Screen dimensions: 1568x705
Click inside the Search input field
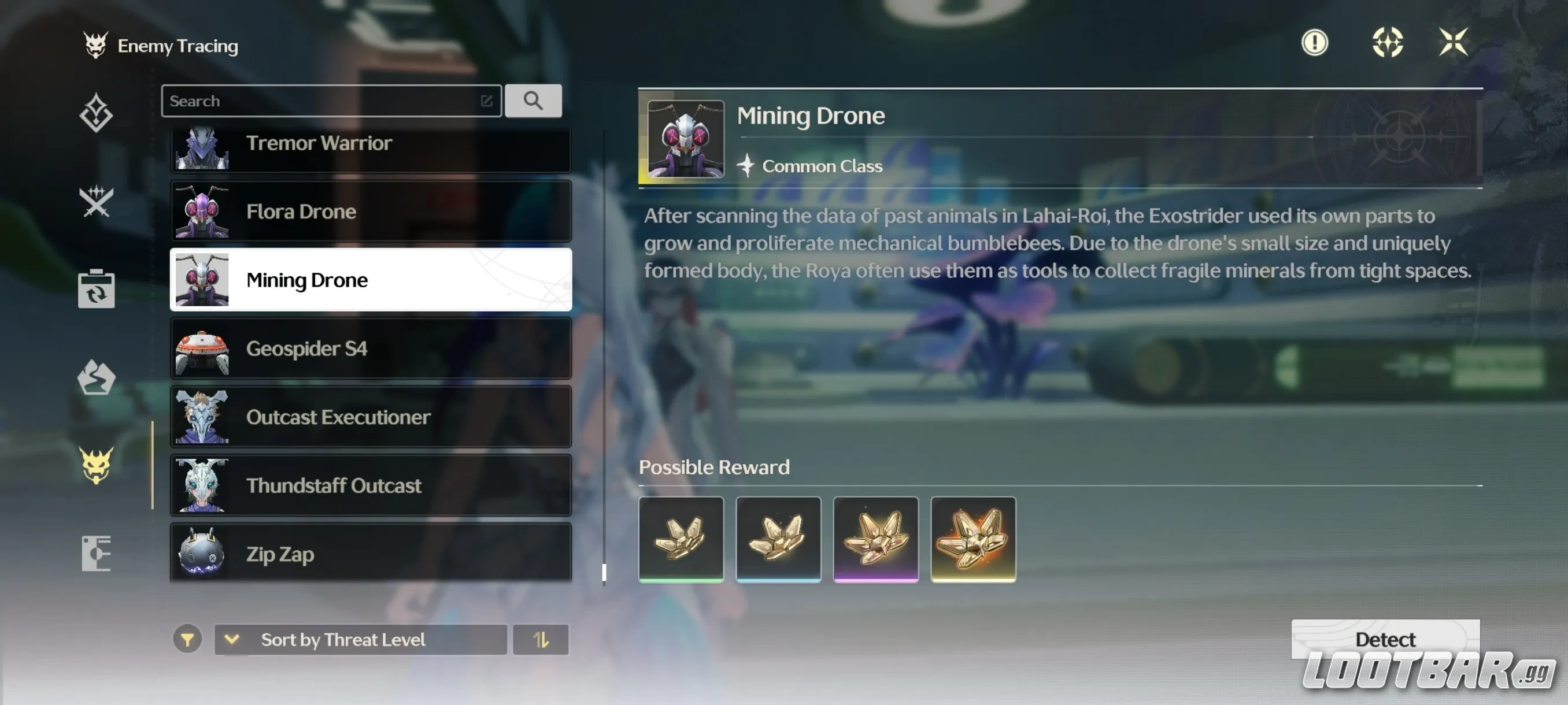[329, 101]
